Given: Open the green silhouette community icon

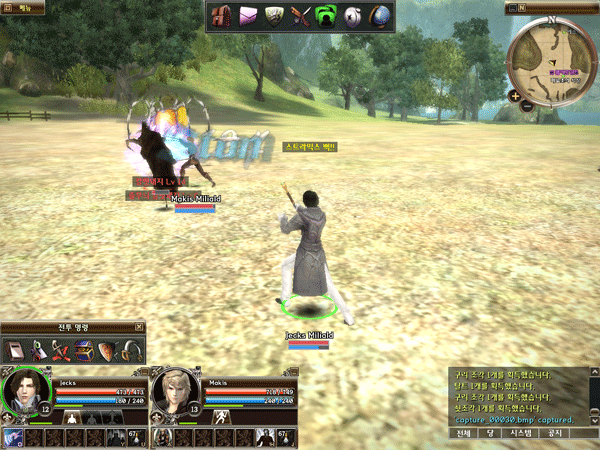Looking at the screenshot, I should coord(327,16).
